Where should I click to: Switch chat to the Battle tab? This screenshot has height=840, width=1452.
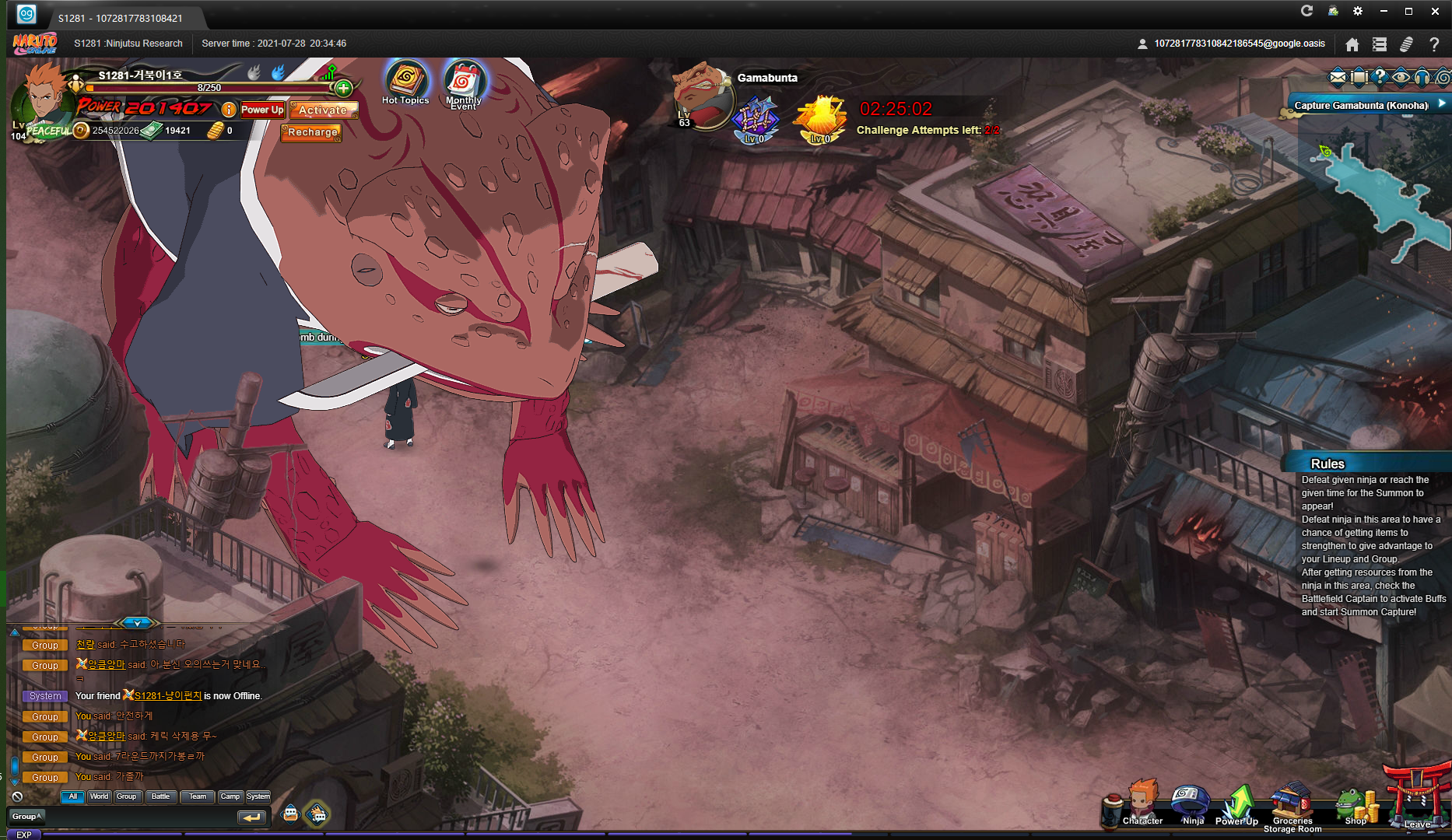coord(160,796)
